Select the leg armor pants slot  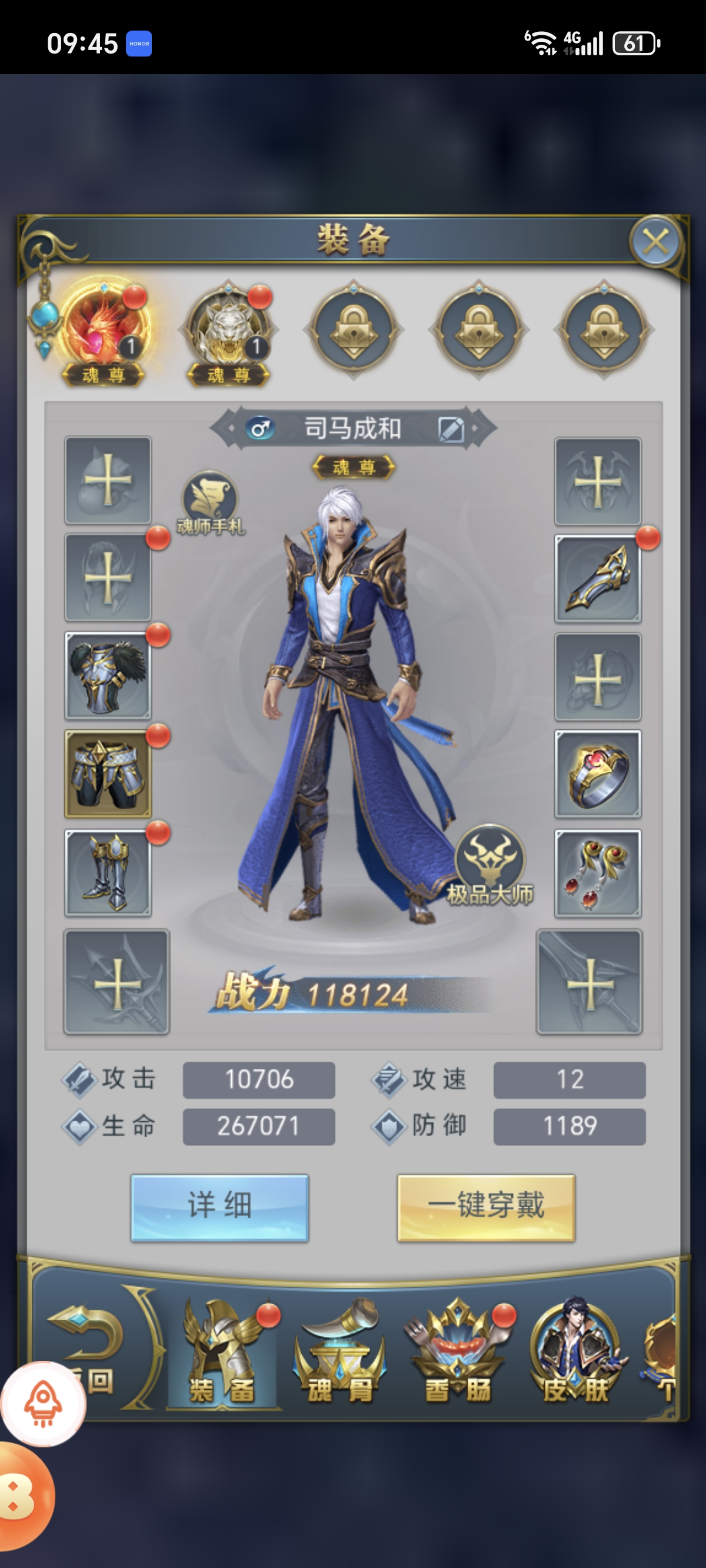click(108, 773)
